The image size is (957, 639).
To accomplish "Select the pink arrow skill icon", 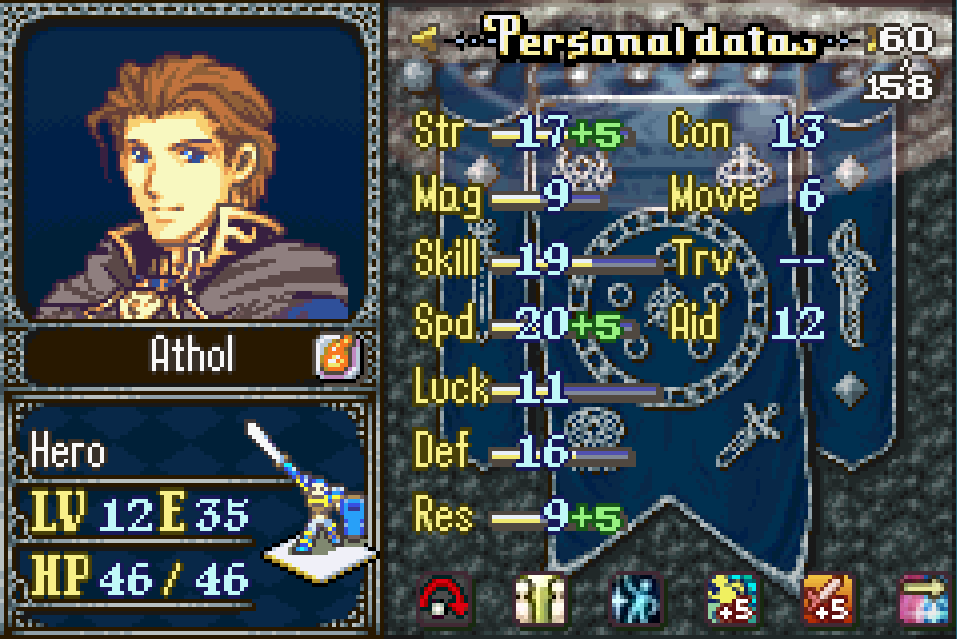I will click(x=924, y=600).
